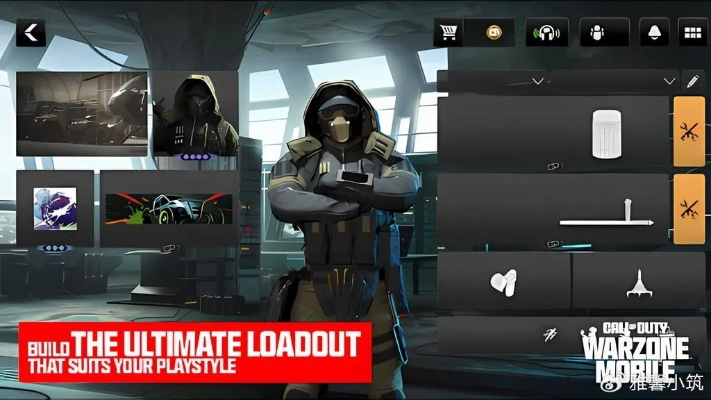Open the grid menu button
Image resolution: width=711 pixels, height=400 pixels.
pos(690,33)
